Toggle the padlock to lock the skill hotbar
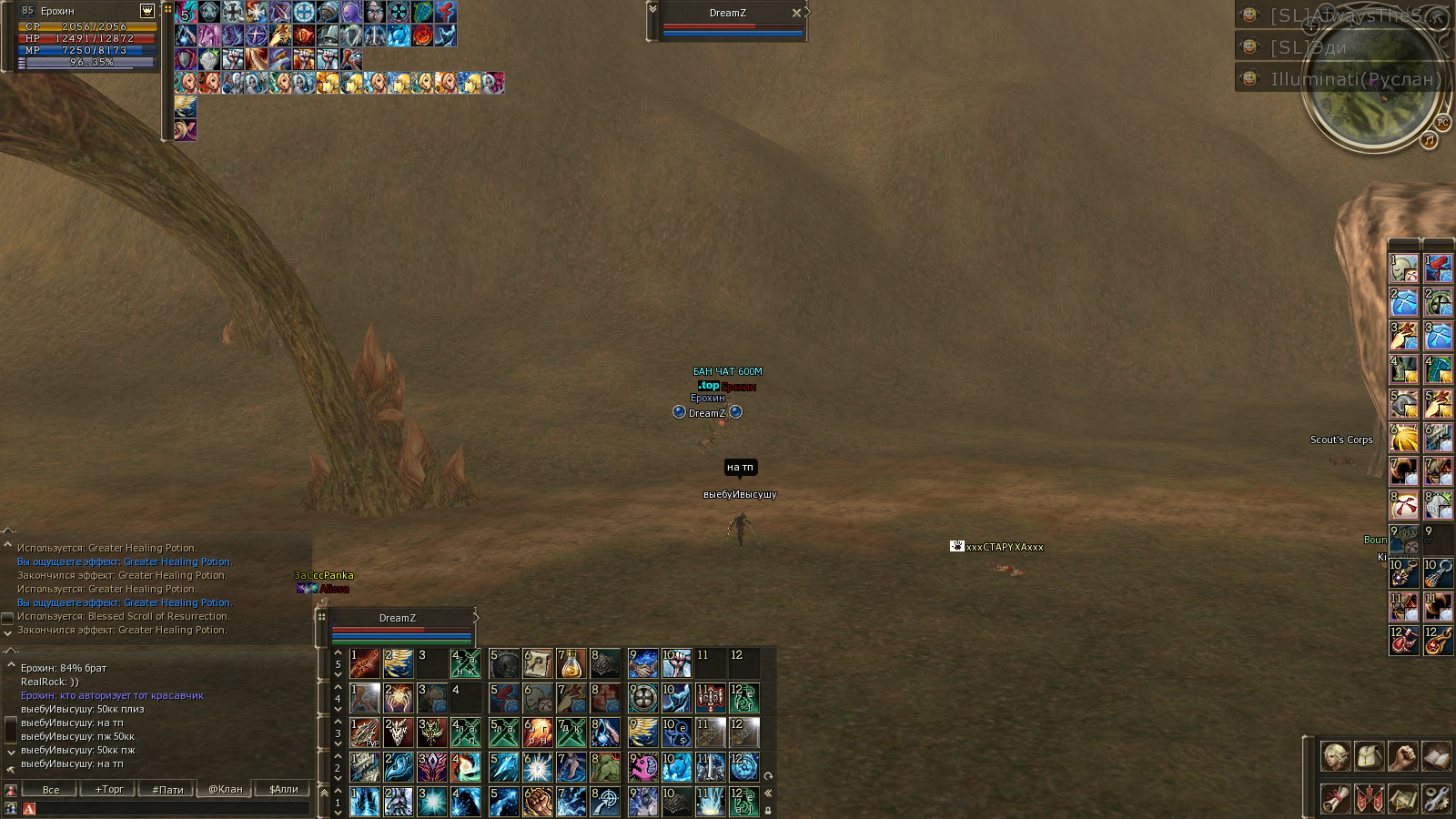 pos(769,809)
